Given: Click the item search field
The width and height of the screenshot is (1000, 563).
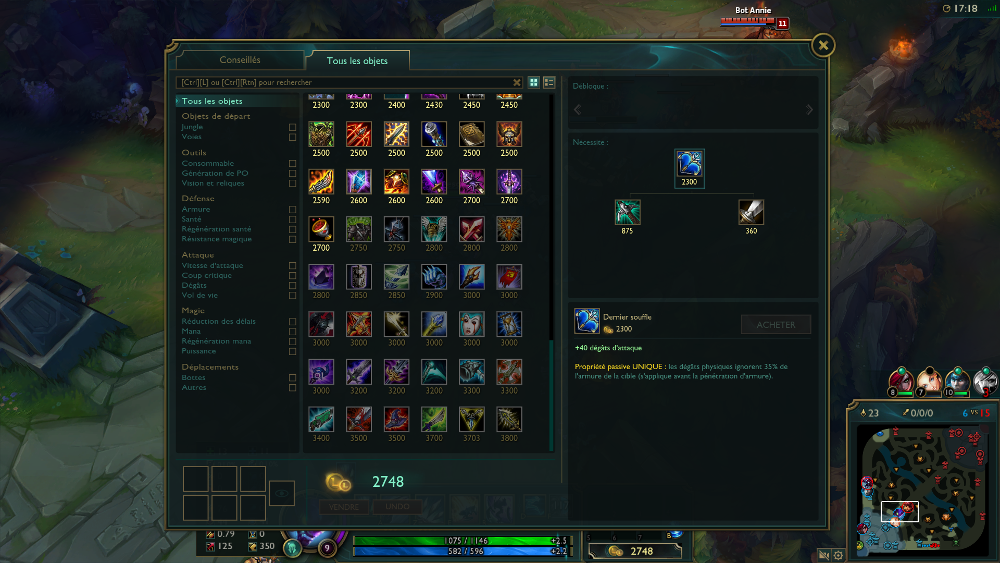Looking at the screenshot, I should 343,82.
